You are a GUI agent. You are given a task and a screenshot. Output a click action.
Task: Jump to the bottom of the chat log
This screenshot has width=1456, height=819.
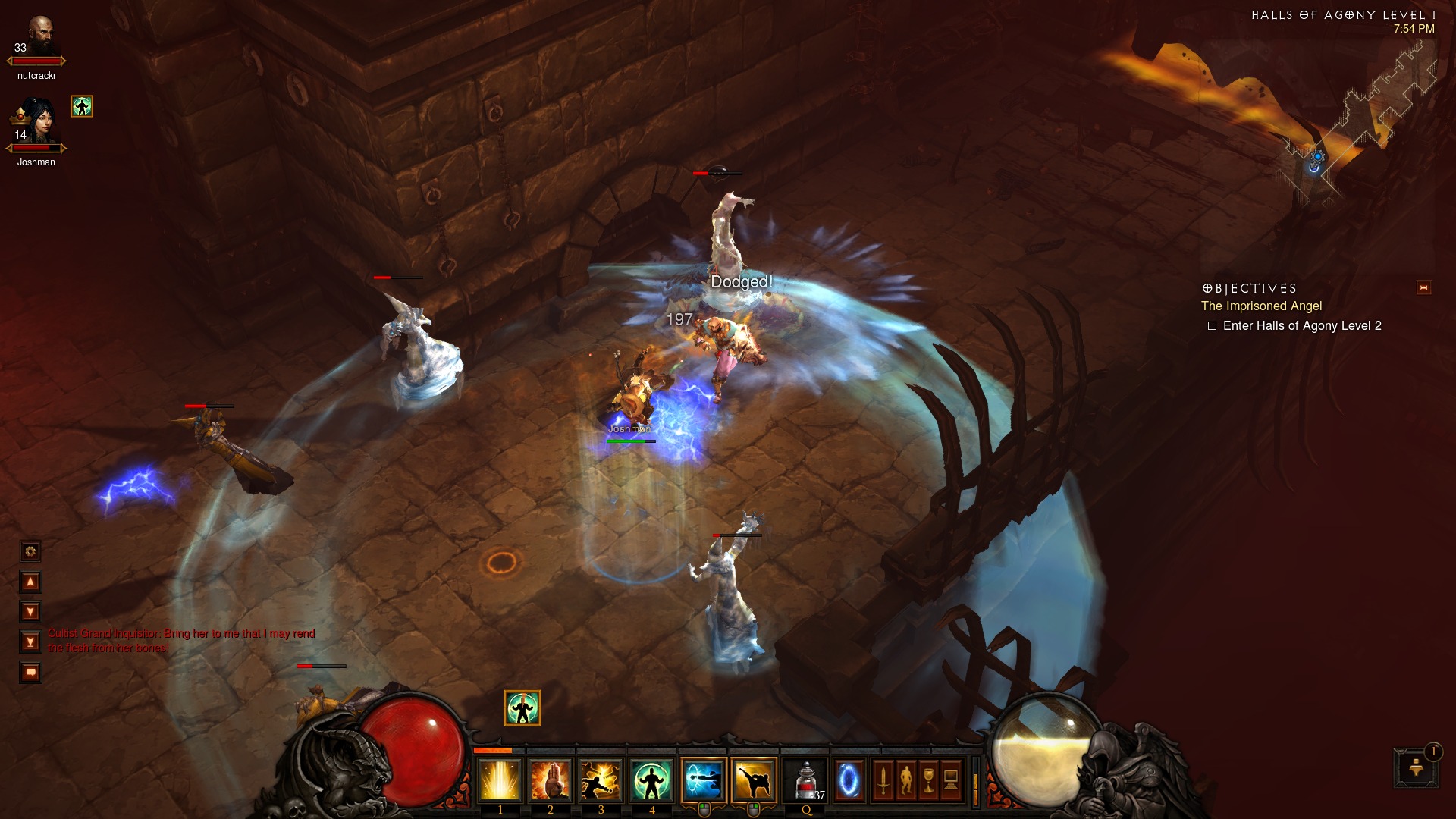[x=30, y=642]
